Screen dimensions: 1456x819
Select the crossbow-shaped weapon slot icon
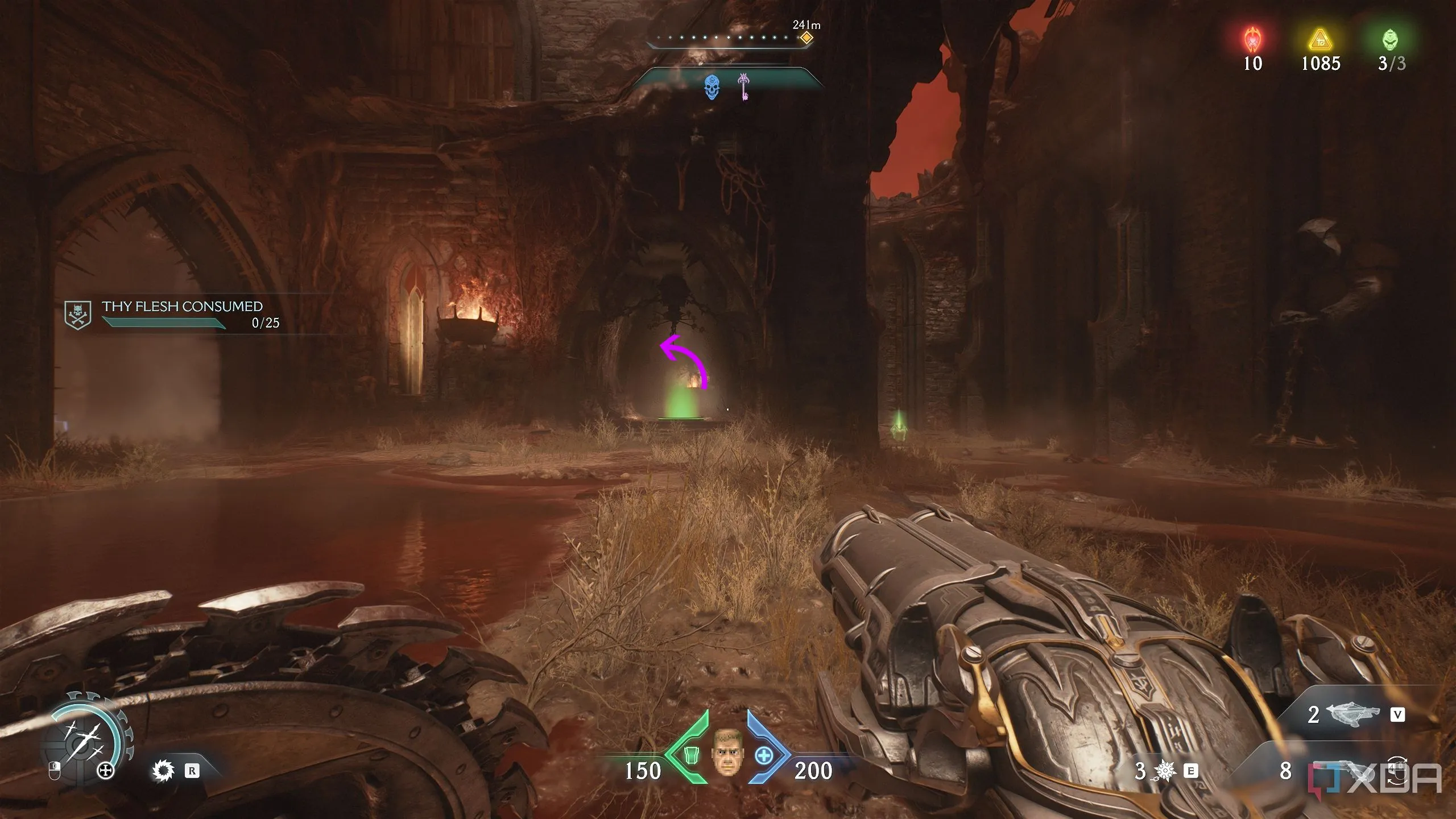(x=1352, y=714)
